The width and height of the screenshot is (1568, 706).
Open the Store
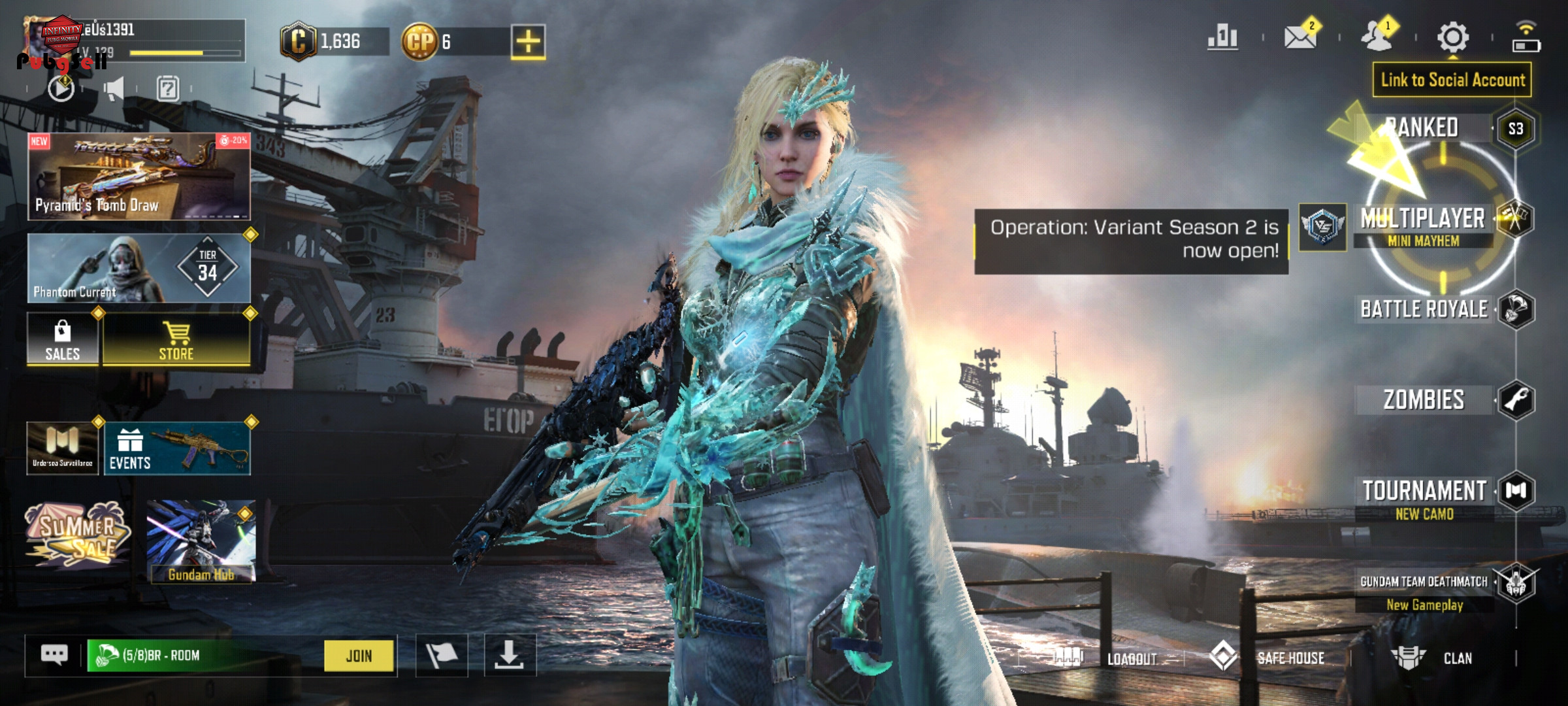(x=176, y=340)
